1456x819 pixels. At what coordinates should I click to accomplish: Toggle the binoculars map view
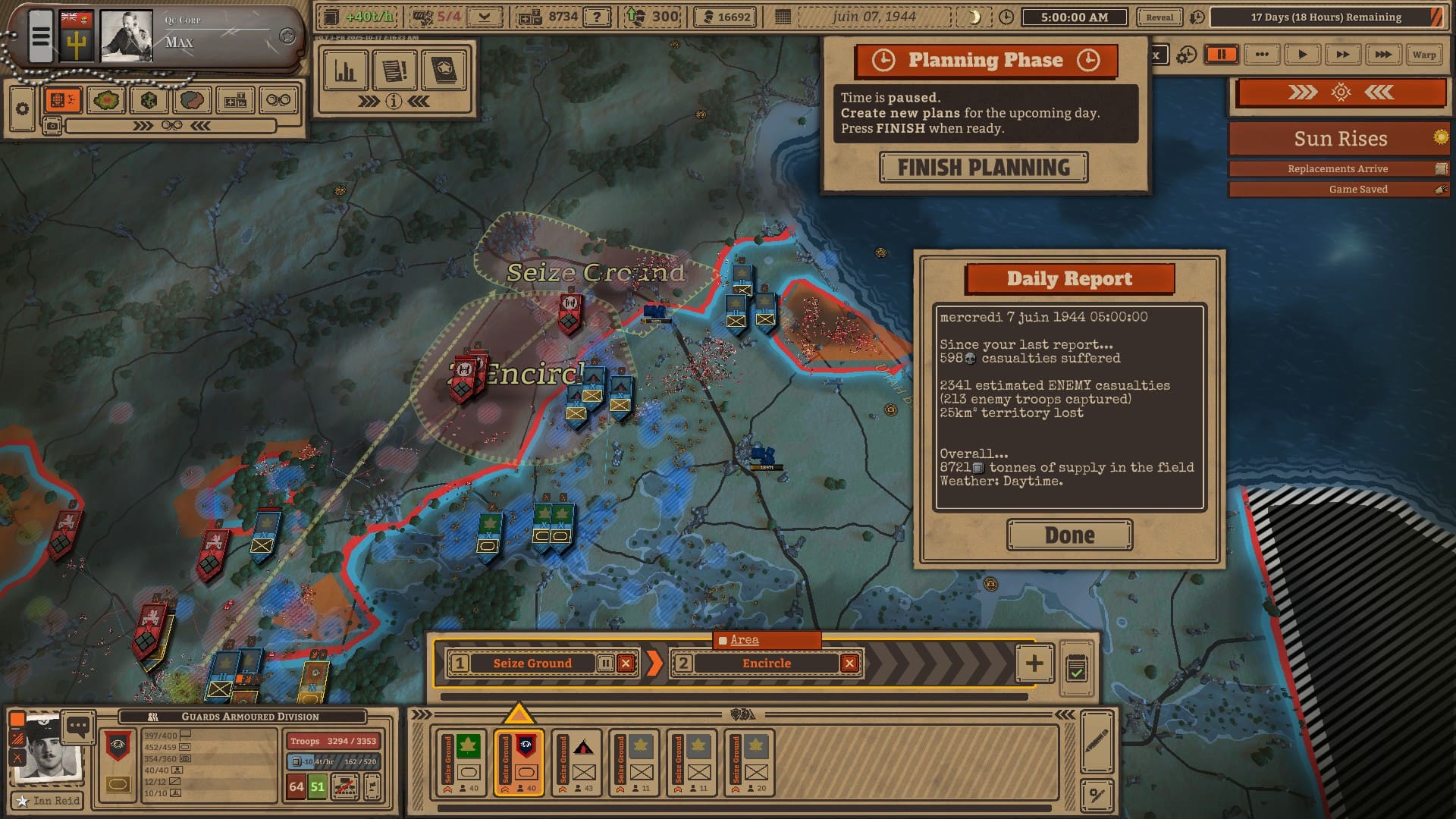click(278, 100)
